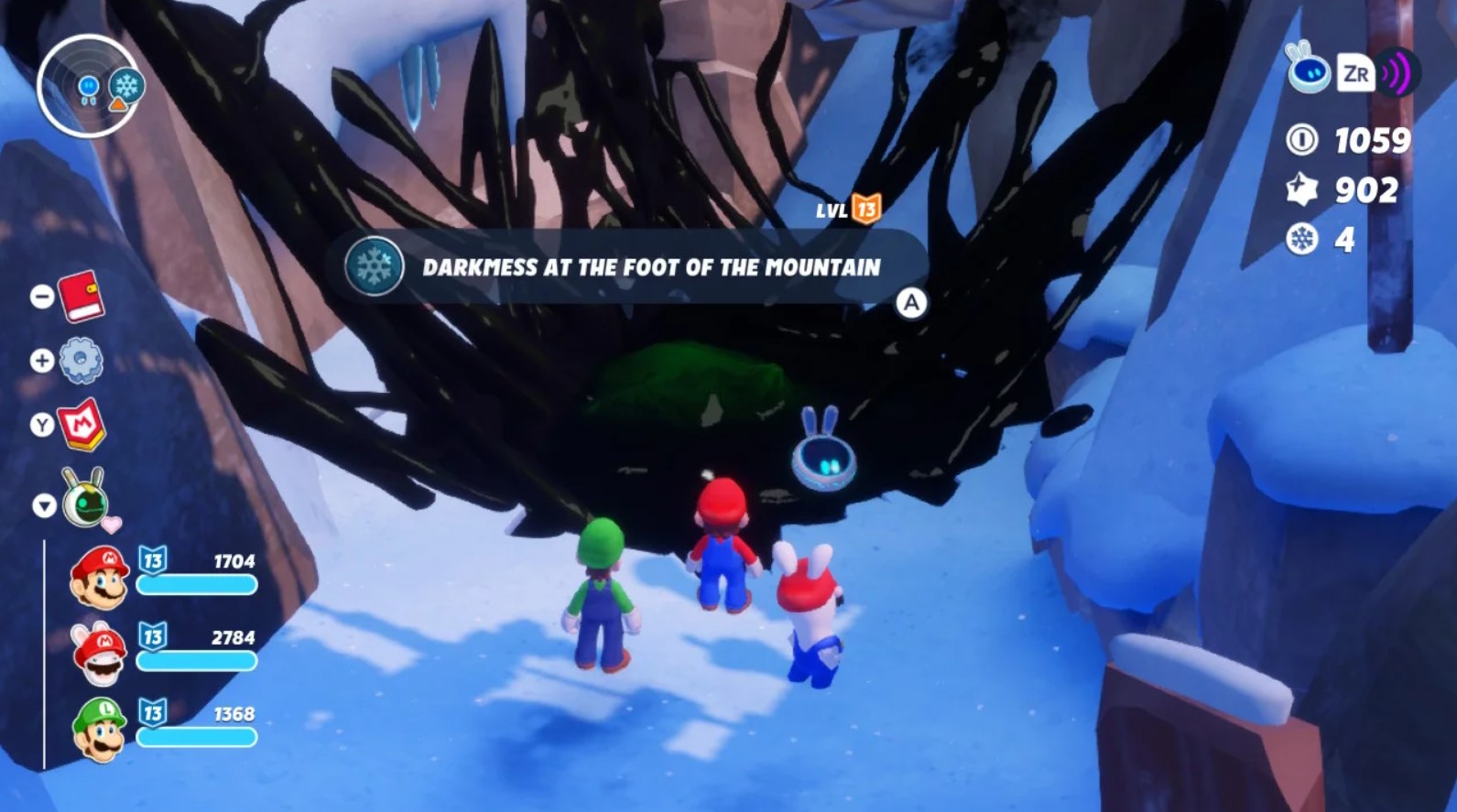This screenshot has height=812, width=1457.
Task: Select Mario's party portrait
Action: tap(100, 577)
